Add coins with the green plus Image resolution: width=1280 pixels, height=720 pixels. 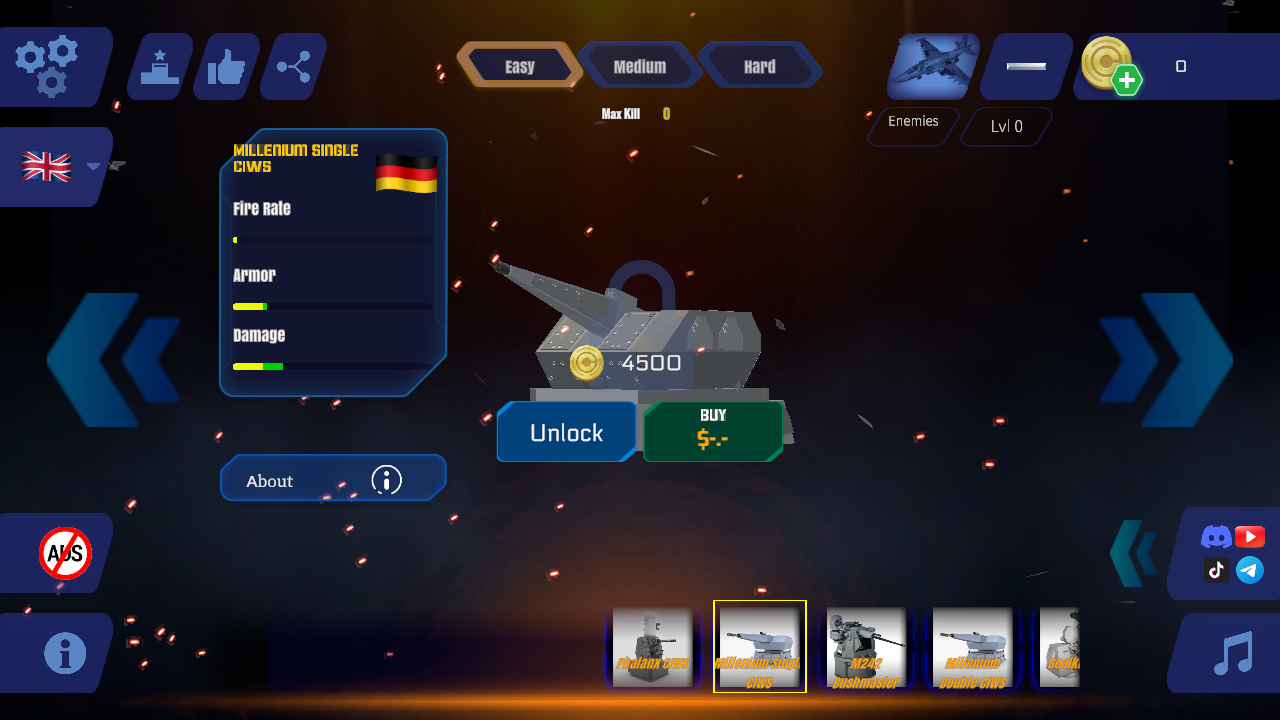(x=1126, y=80)
